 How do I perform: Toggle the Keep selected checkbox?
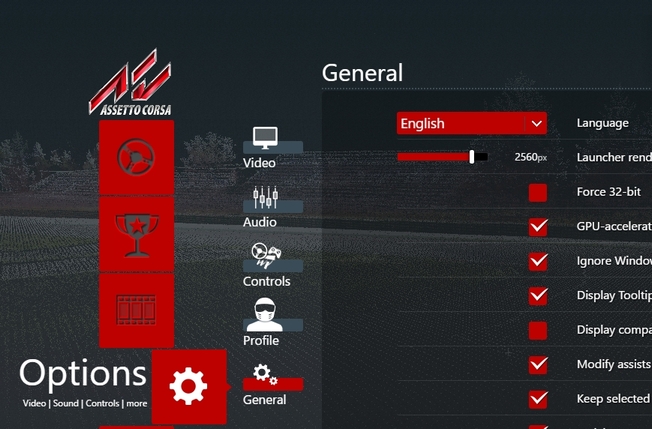click(x=538, y=399)
